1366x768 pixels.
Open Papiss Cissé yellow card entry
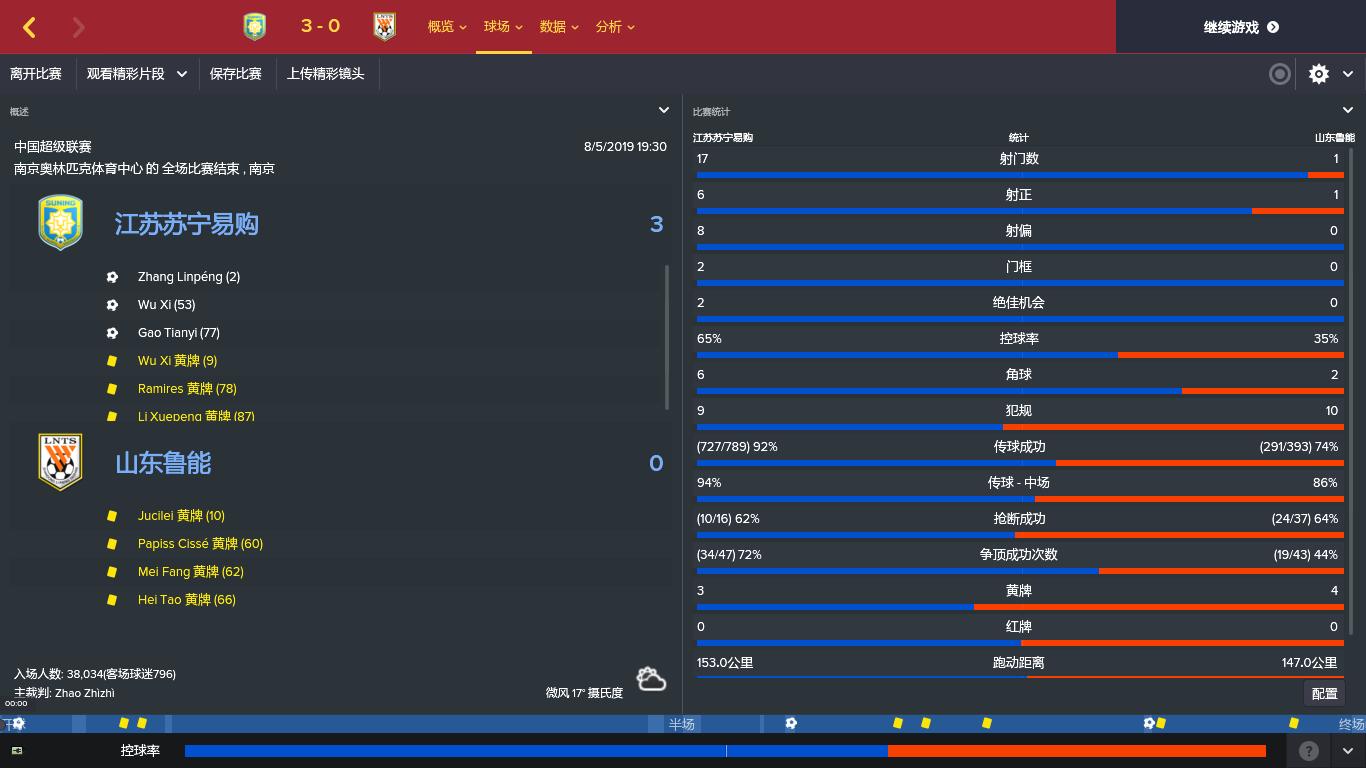point(200,544)
